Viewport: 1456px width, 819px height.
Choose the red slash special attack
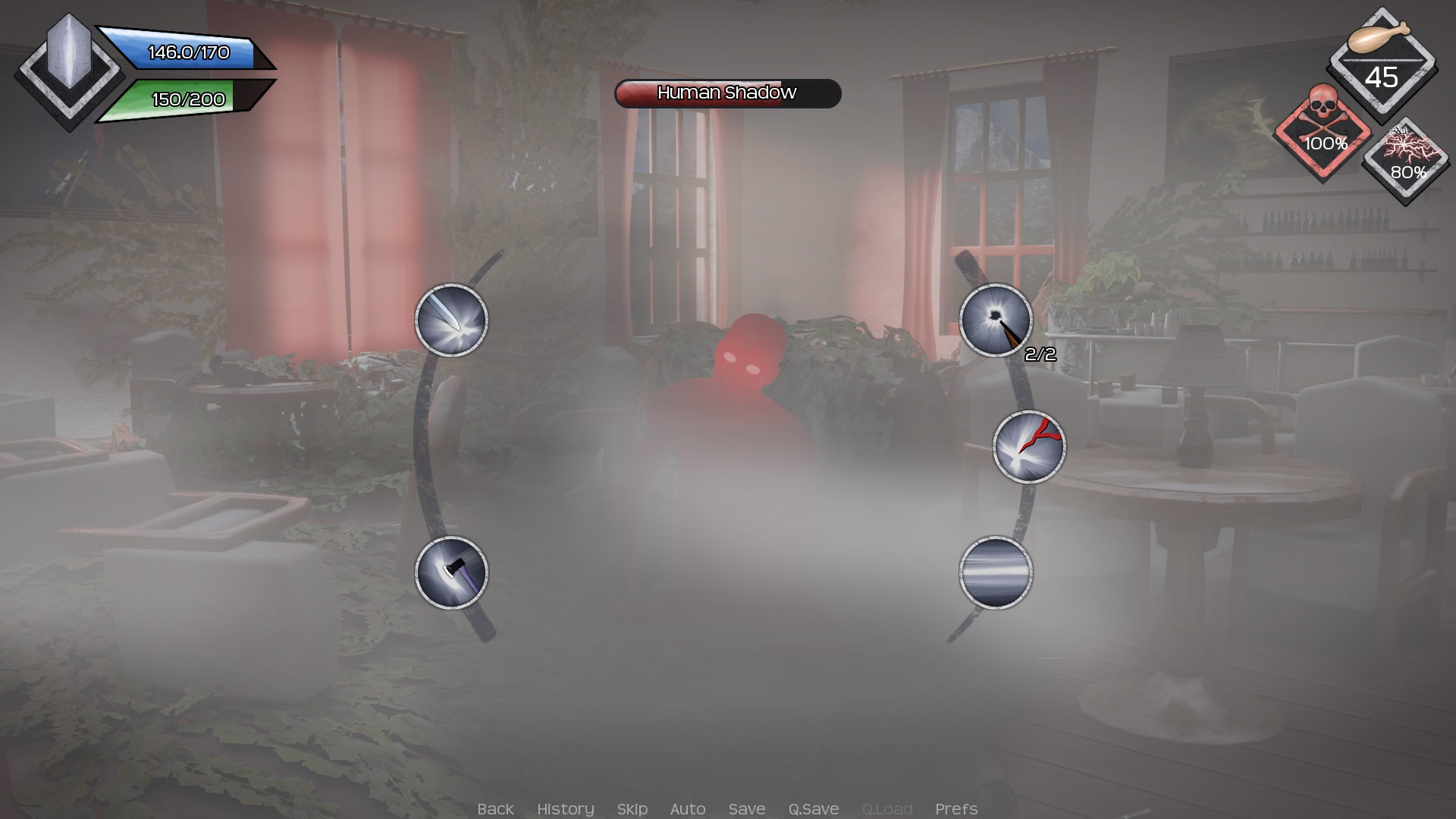[x=1030, y=446]
